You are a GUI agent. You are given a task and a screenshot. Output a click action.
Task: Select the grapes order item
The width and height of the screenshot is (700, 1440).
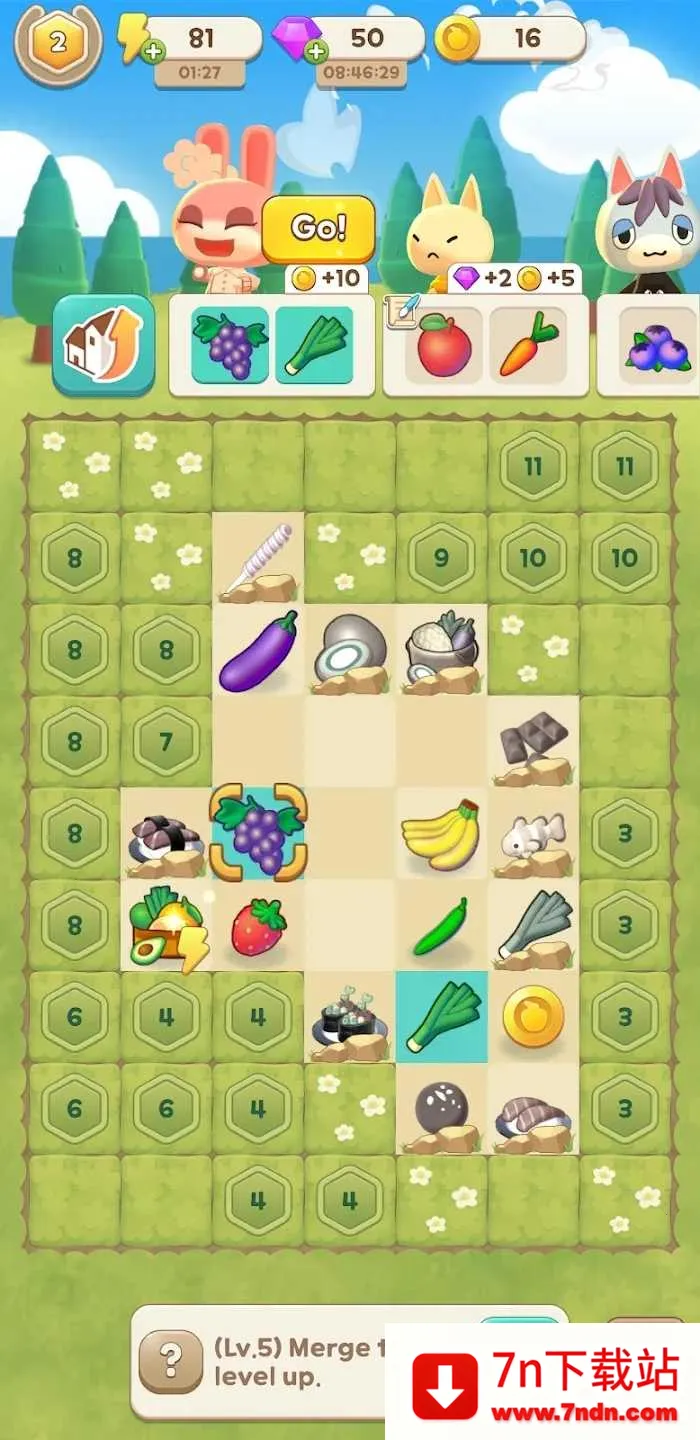(x=230, y=345)
